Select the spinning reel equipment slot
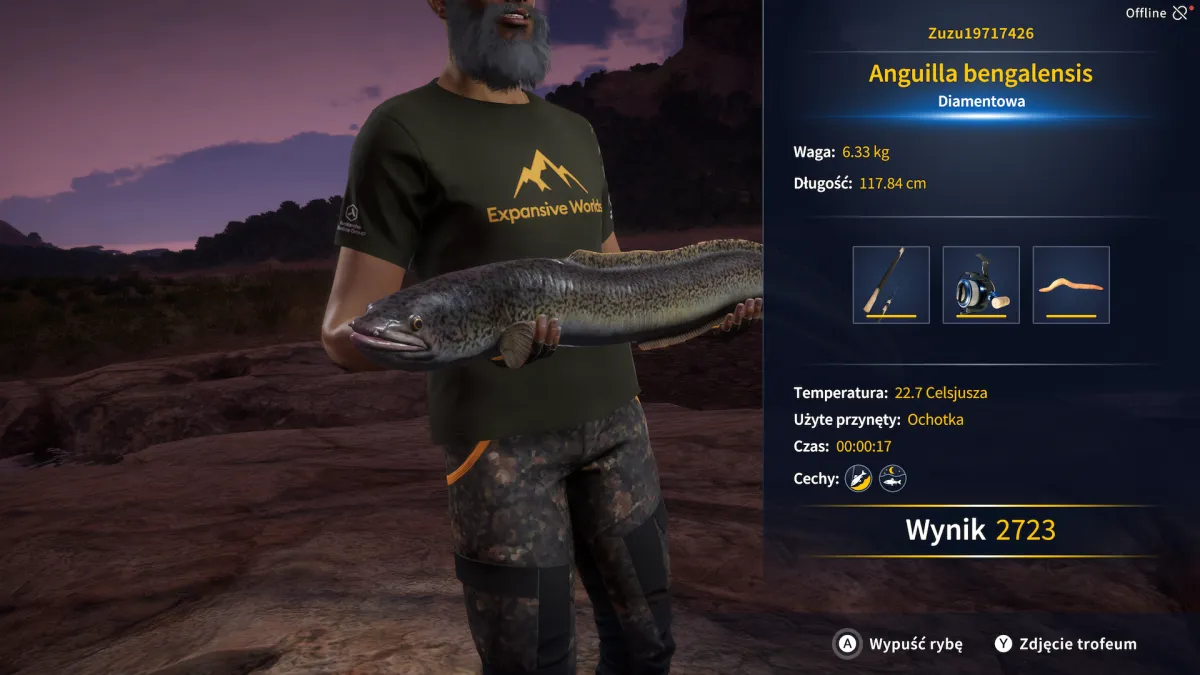Image resolution: width=1200 pixels, height=675 pixels. tap(981, 285)
